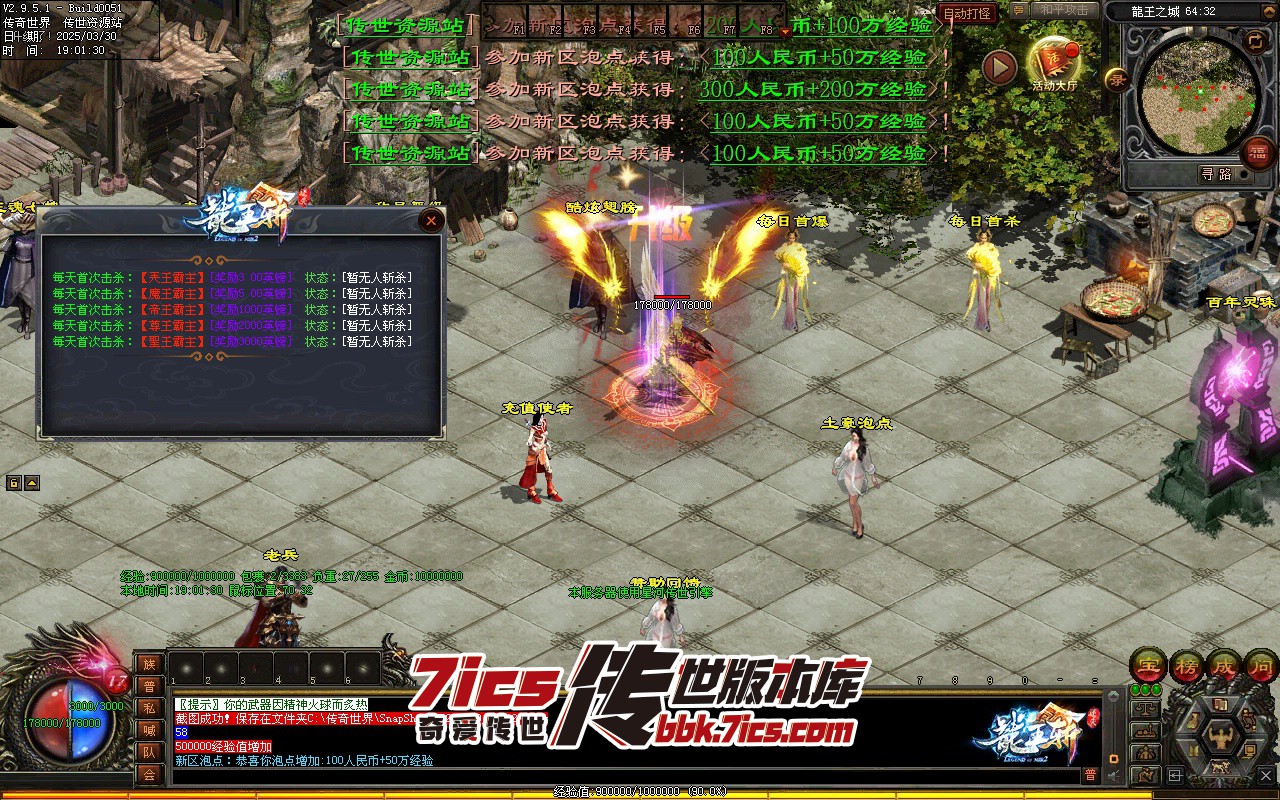Click the round play arrow button
Viewport: 1280px width, 800px height.
[x=999, y=67]
